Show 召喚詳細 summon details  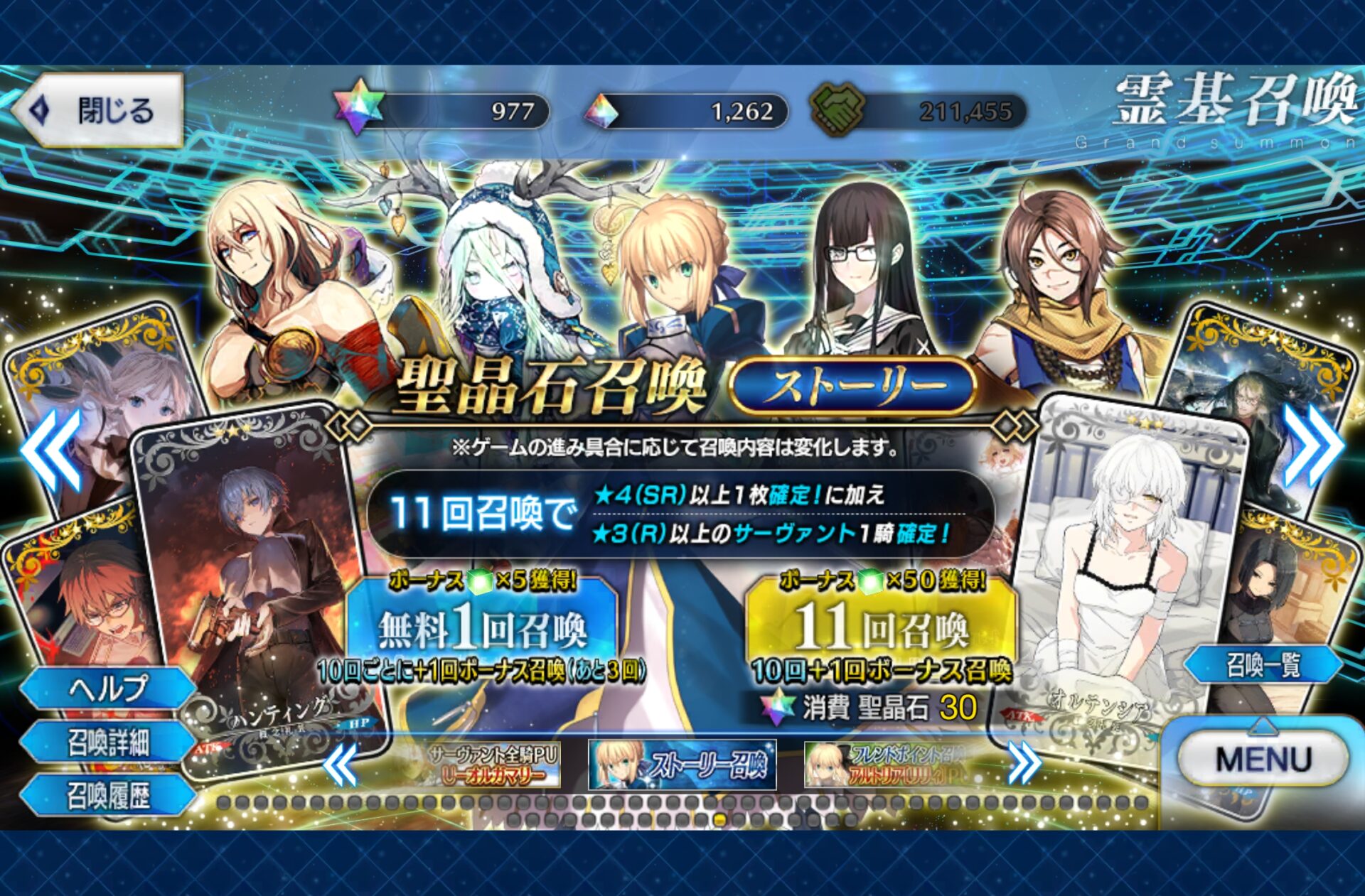coord(108,743)
